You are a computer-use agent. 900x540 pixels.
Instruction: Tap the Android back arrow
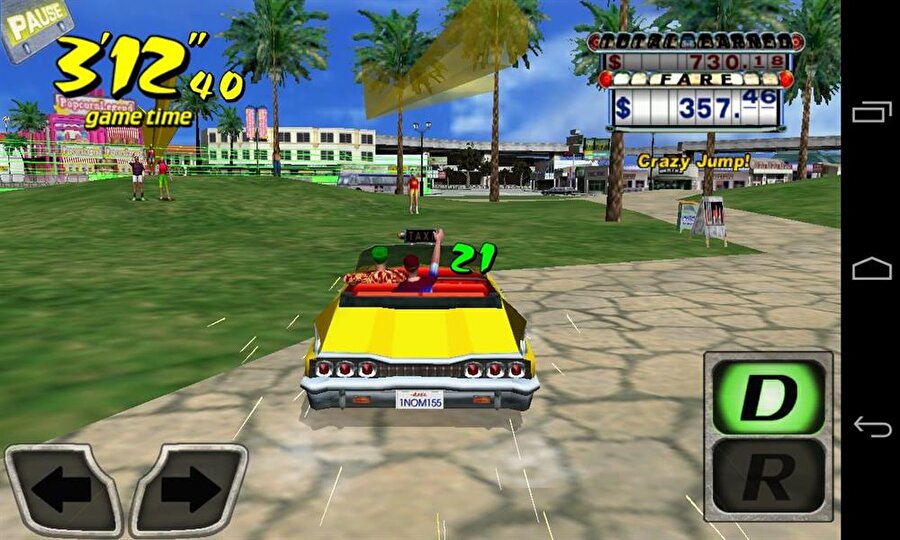(871, 427)
